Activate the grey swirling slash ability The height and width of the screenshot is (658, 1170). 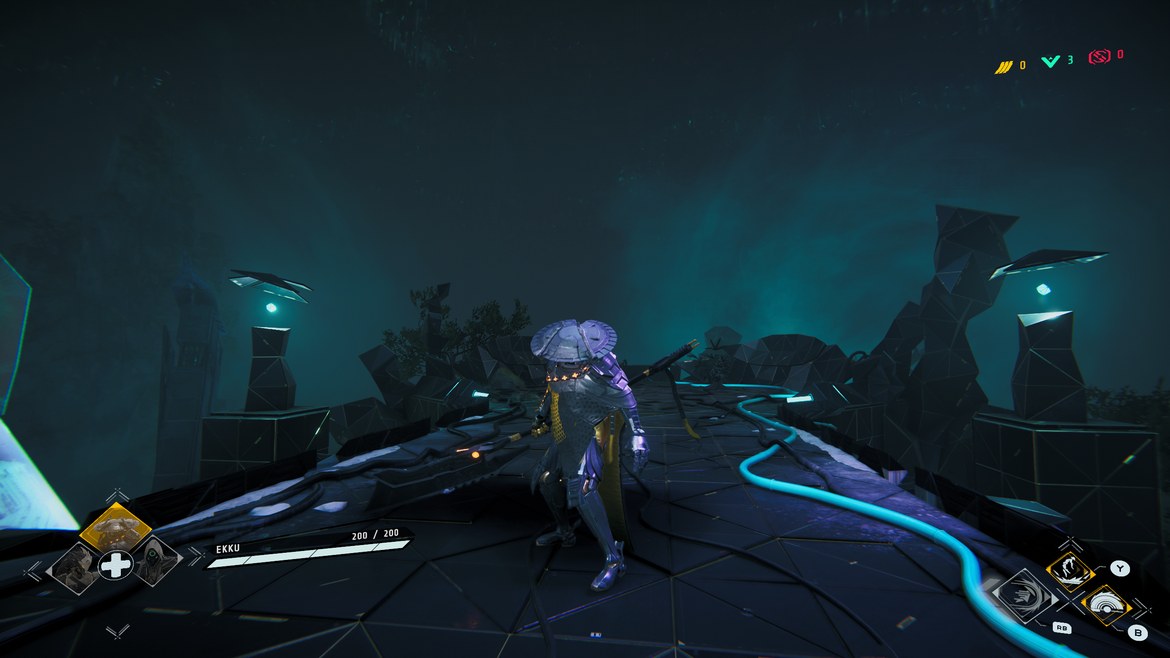pyautogui.click(x=1022, y=598)
